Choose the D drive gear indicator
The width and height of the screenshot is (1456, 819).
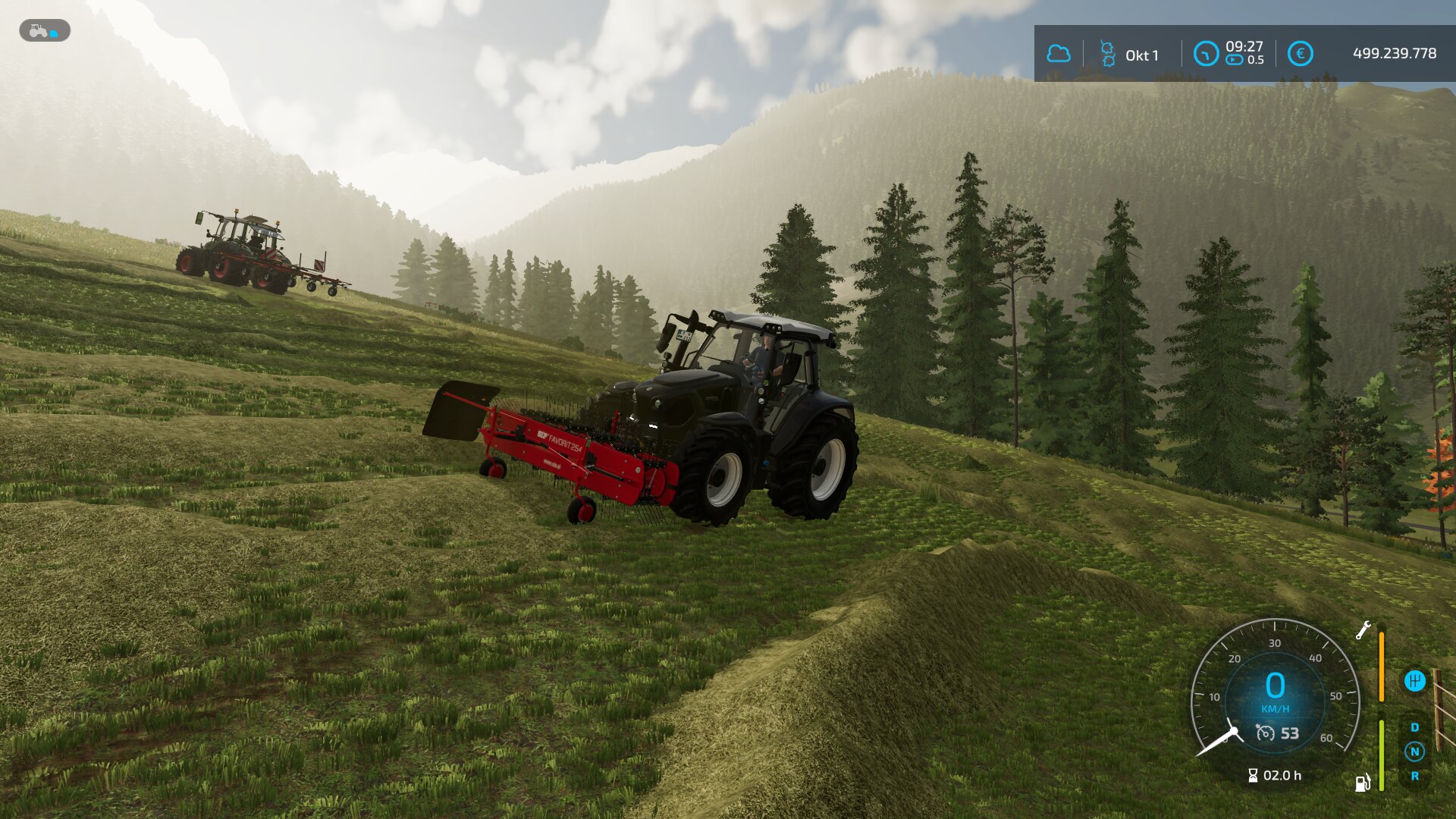point(1414,727)
